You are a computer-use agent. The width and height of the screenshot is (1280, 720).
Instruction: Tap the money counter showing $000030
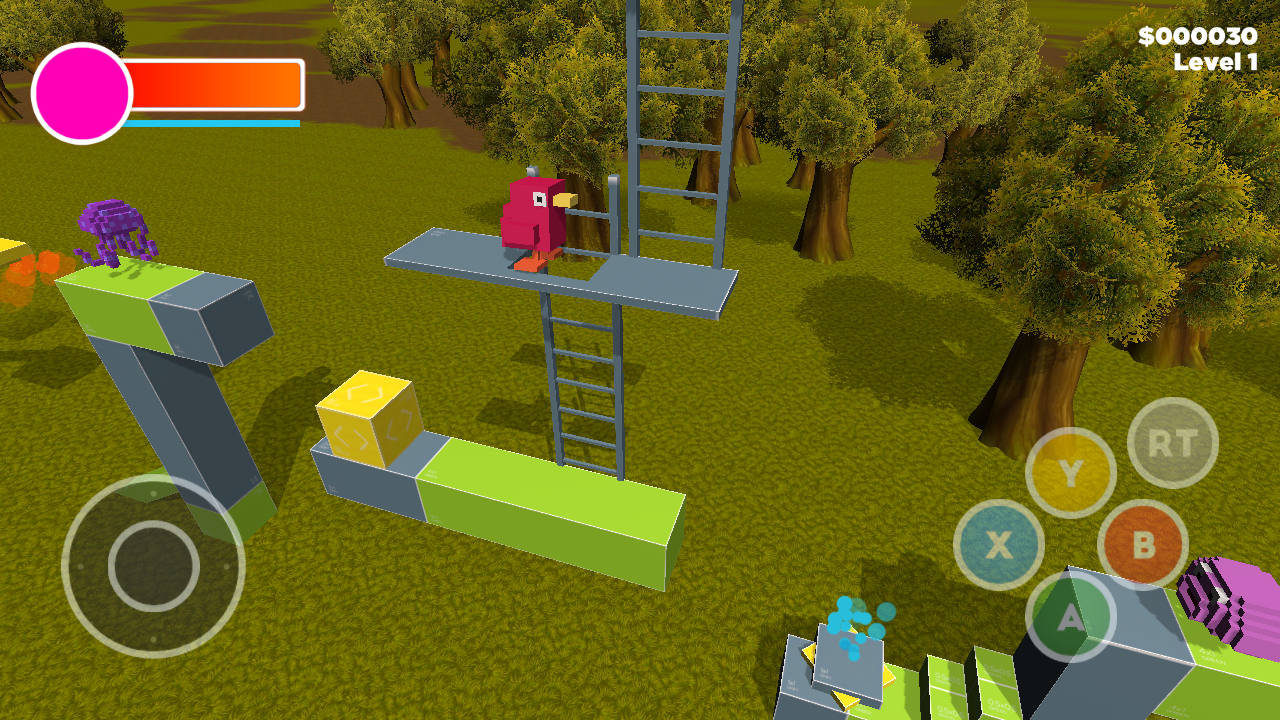pyautogui.click(x=1197, y=37)
